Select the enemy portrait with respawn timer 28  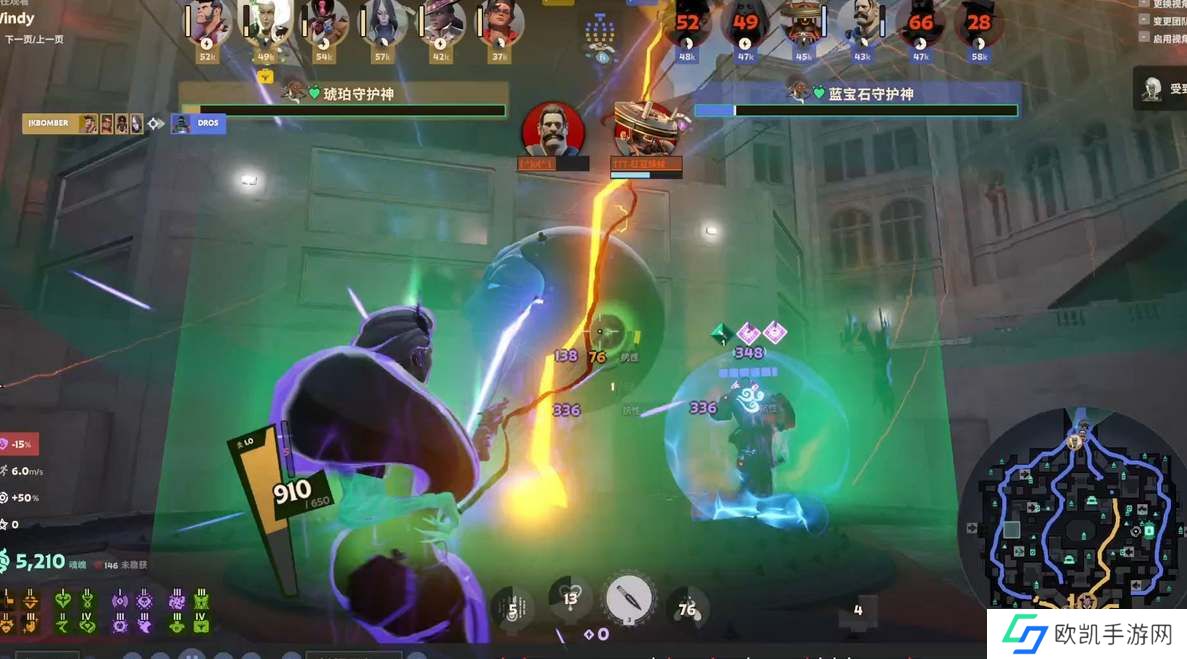click(979, 22)
